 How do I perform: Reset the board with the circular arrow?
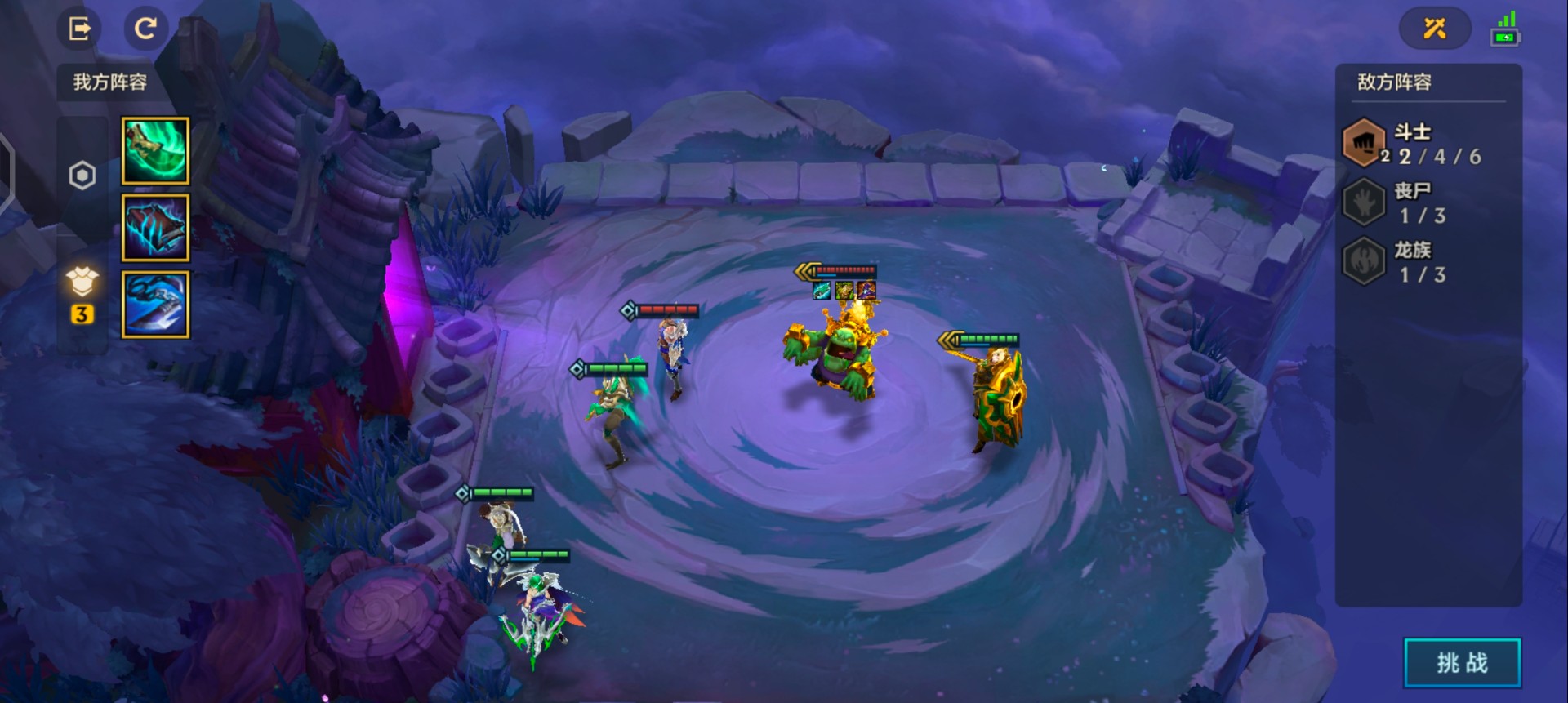(145, 29)
